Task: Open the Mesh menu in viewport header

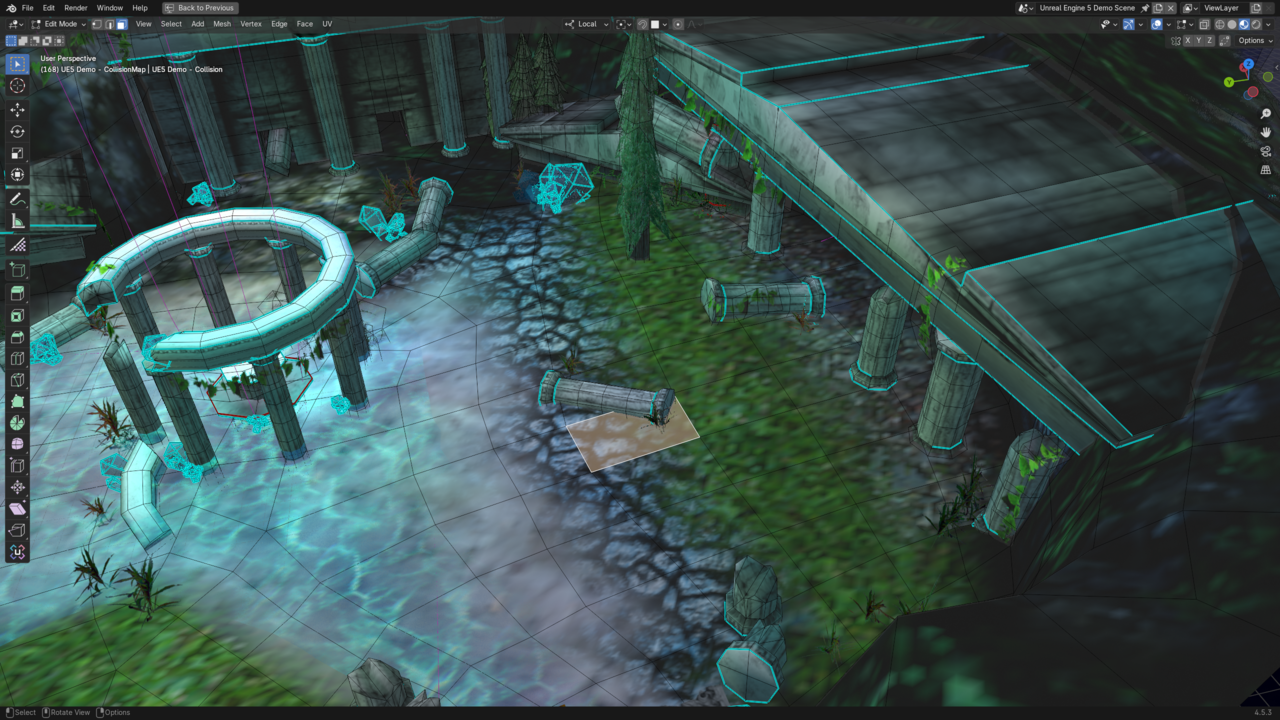Action: coord(222,24)
